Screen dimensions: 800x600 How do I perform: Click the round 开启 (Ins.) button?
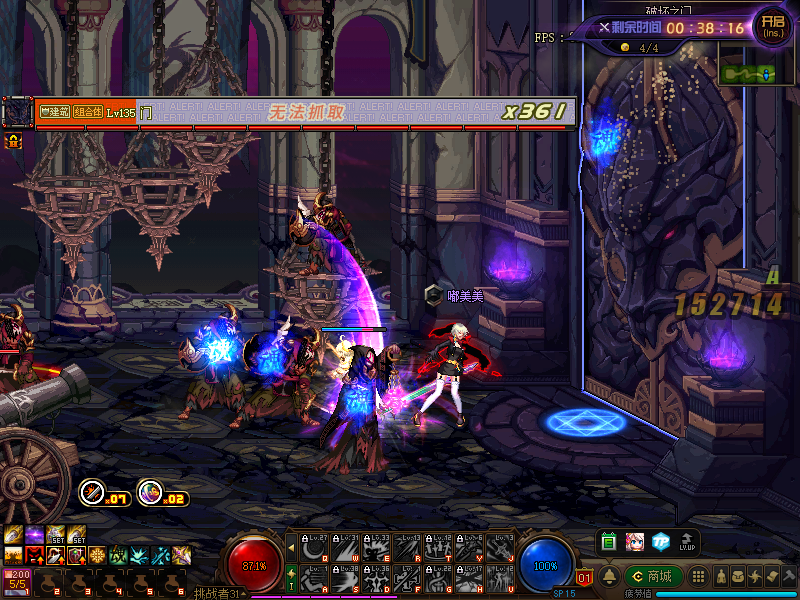coord(772,25)
